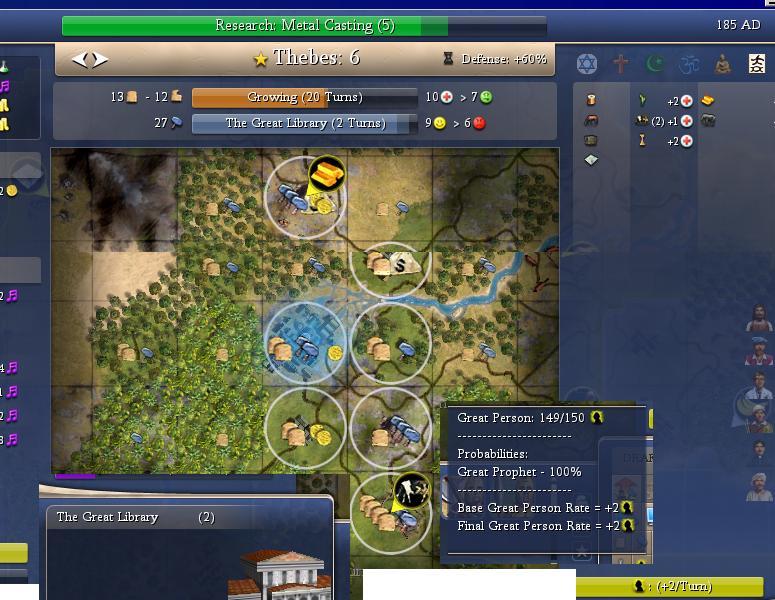Choose the Buddhism seated figure icon
This screenshot has width=775, height=600.
click(722, 65)
